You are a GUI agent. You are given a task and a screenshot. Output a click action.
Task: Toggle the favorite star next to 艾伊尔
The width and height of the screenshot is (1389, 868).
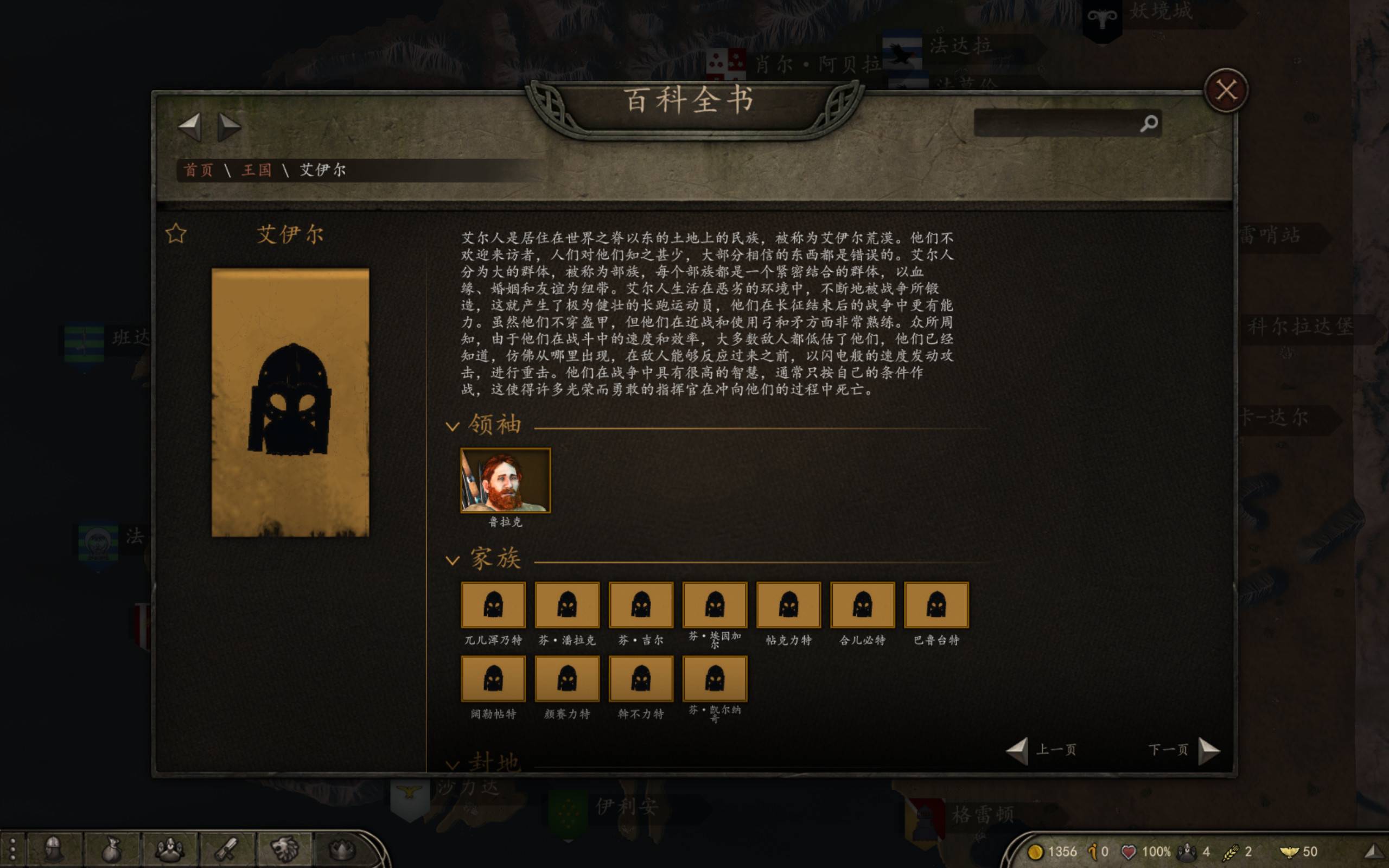[x=176, y=233]
